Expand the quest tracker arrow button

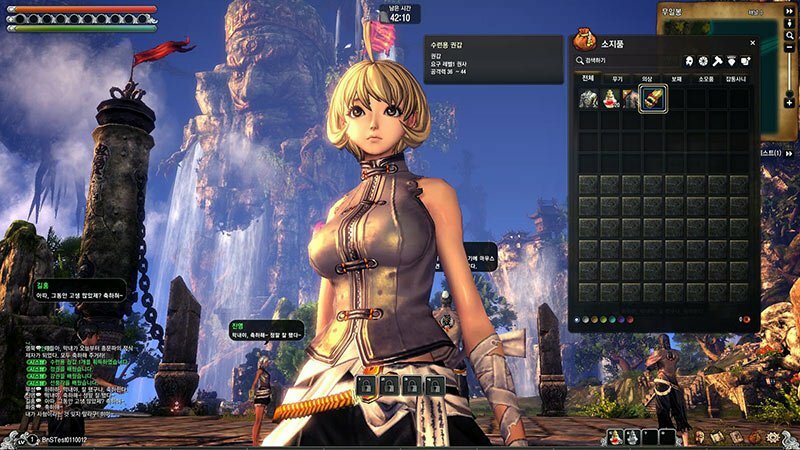click(x=790, y=153)
